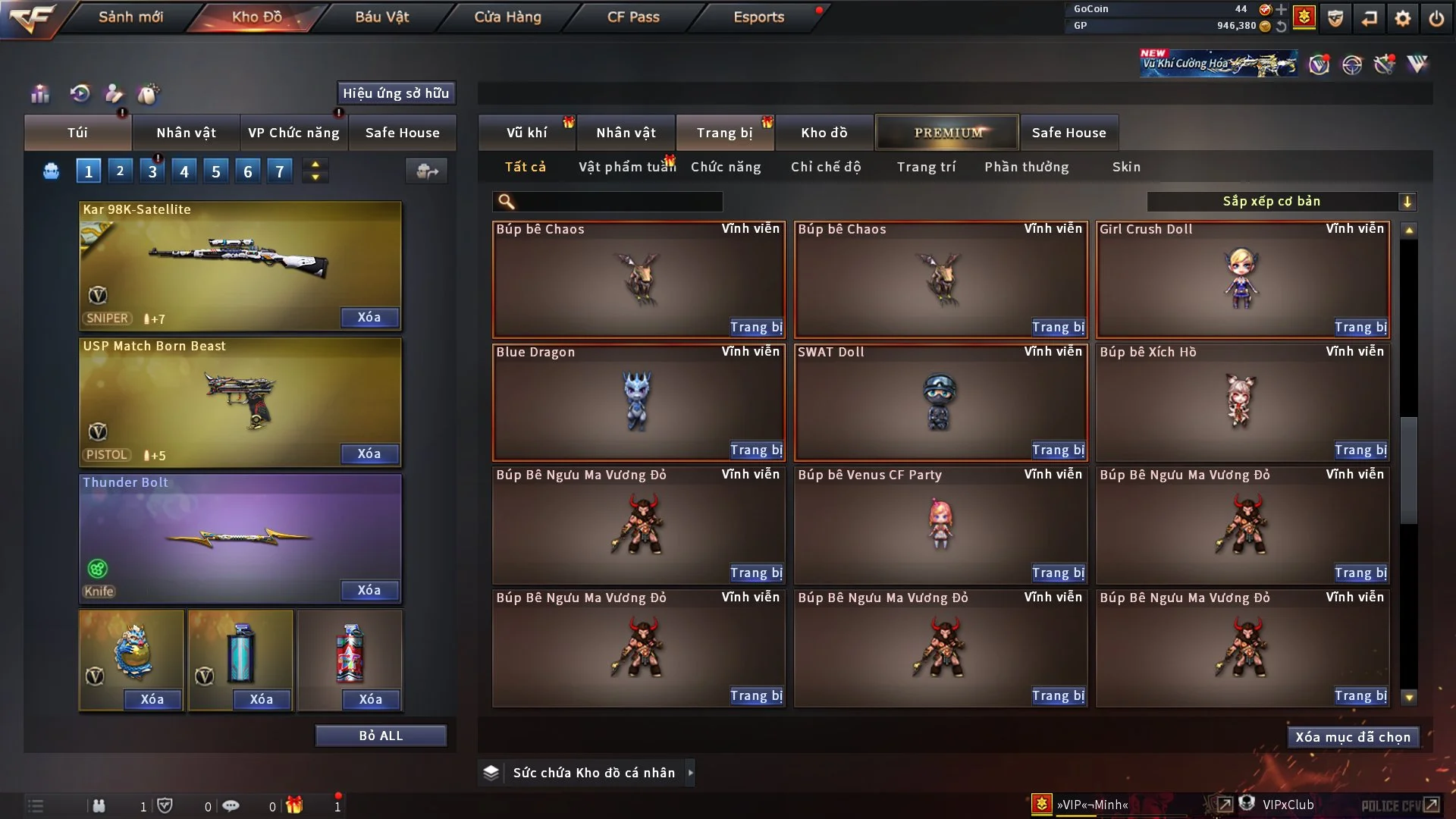This screenshot has width=1456, height=819.
Task: Remove the Thunder Bolt knife with Xóa
Action: (x=369, y=591)
